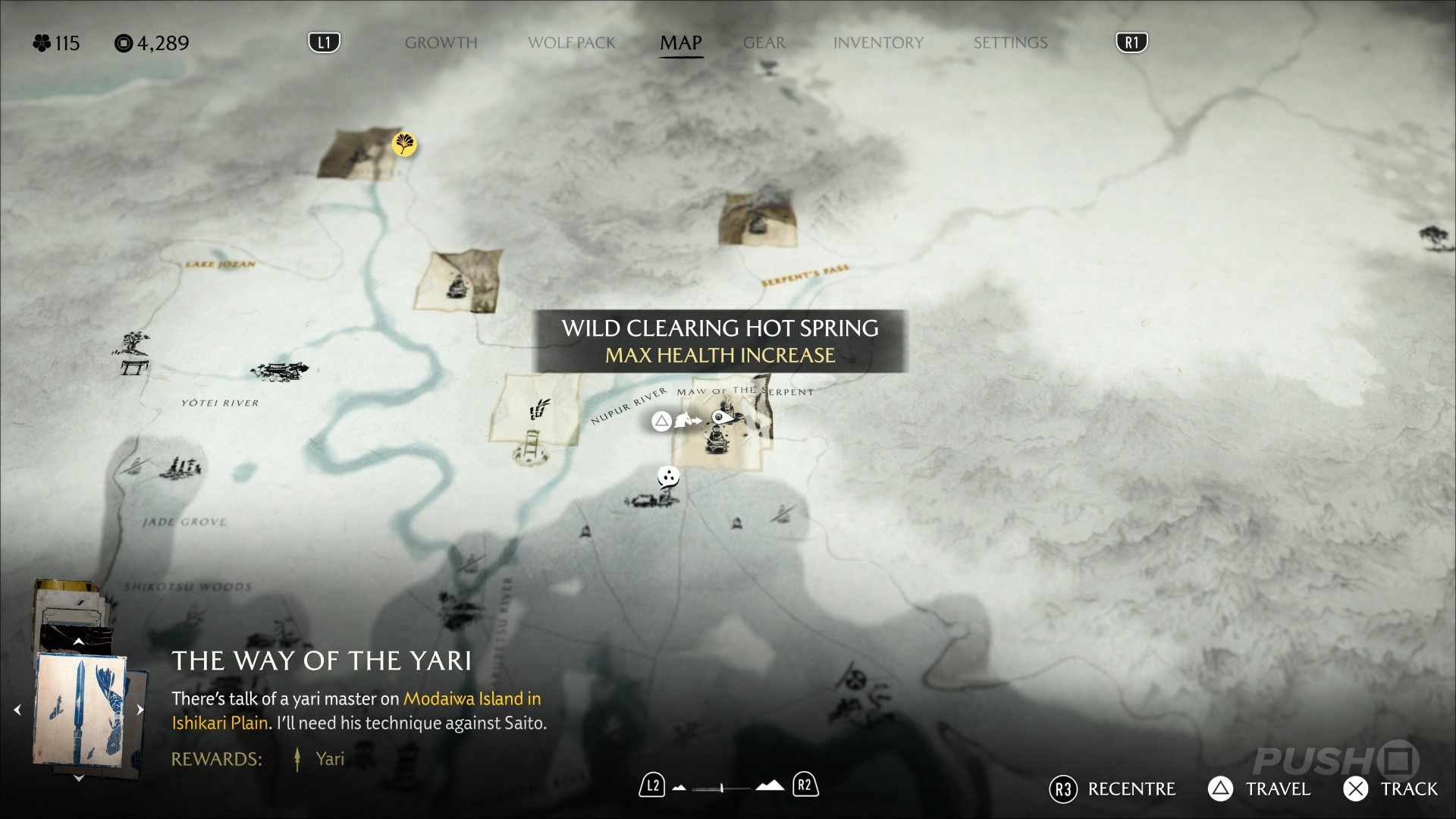The image size is (1456, 819).
Task: Choose the bamboo strike map marker
Action: tap(540, 410)
